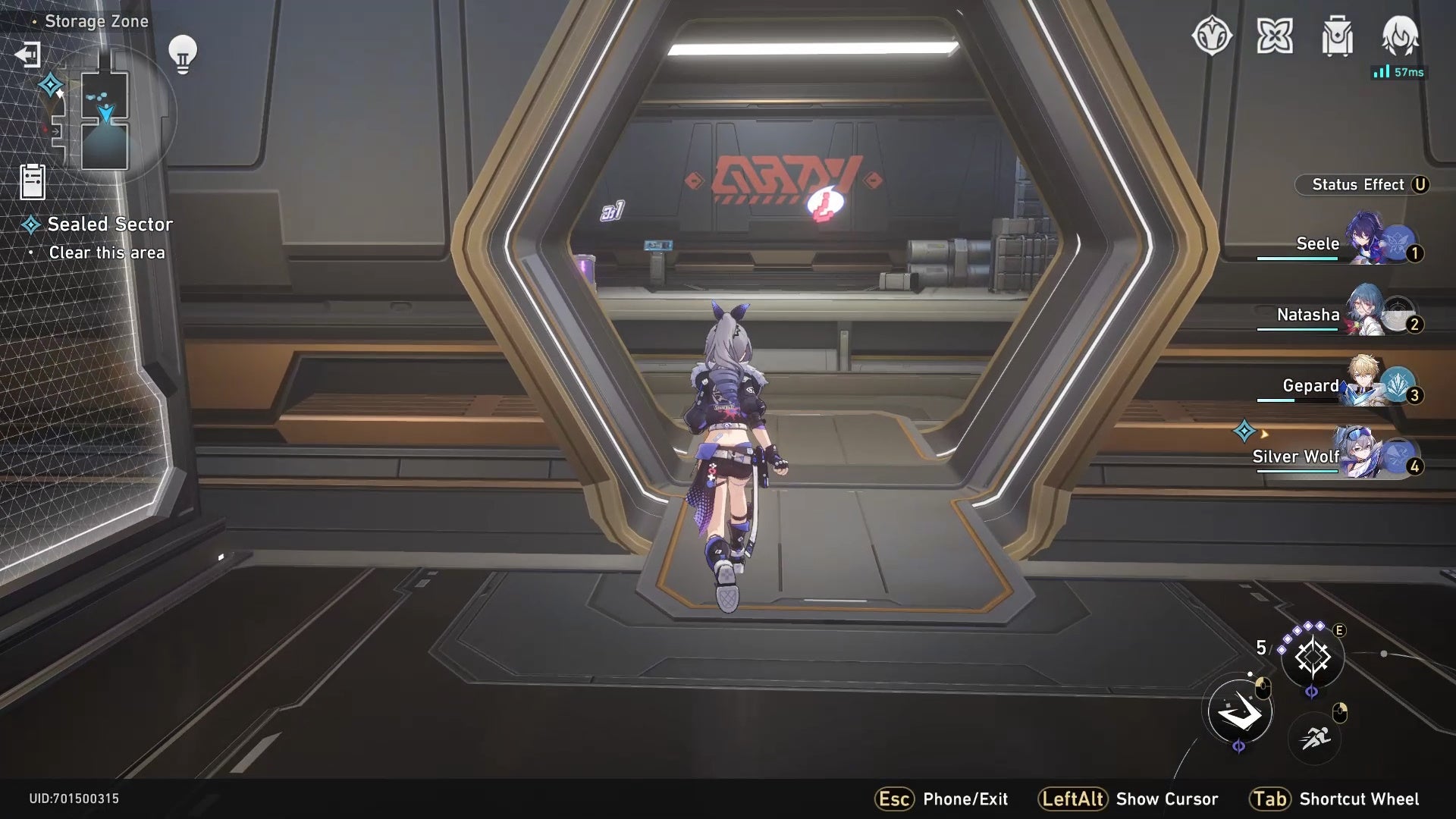This screenshot has width=1456, height=819.
Task: Click the back arrow exit icon
Action: pos(27,55)
